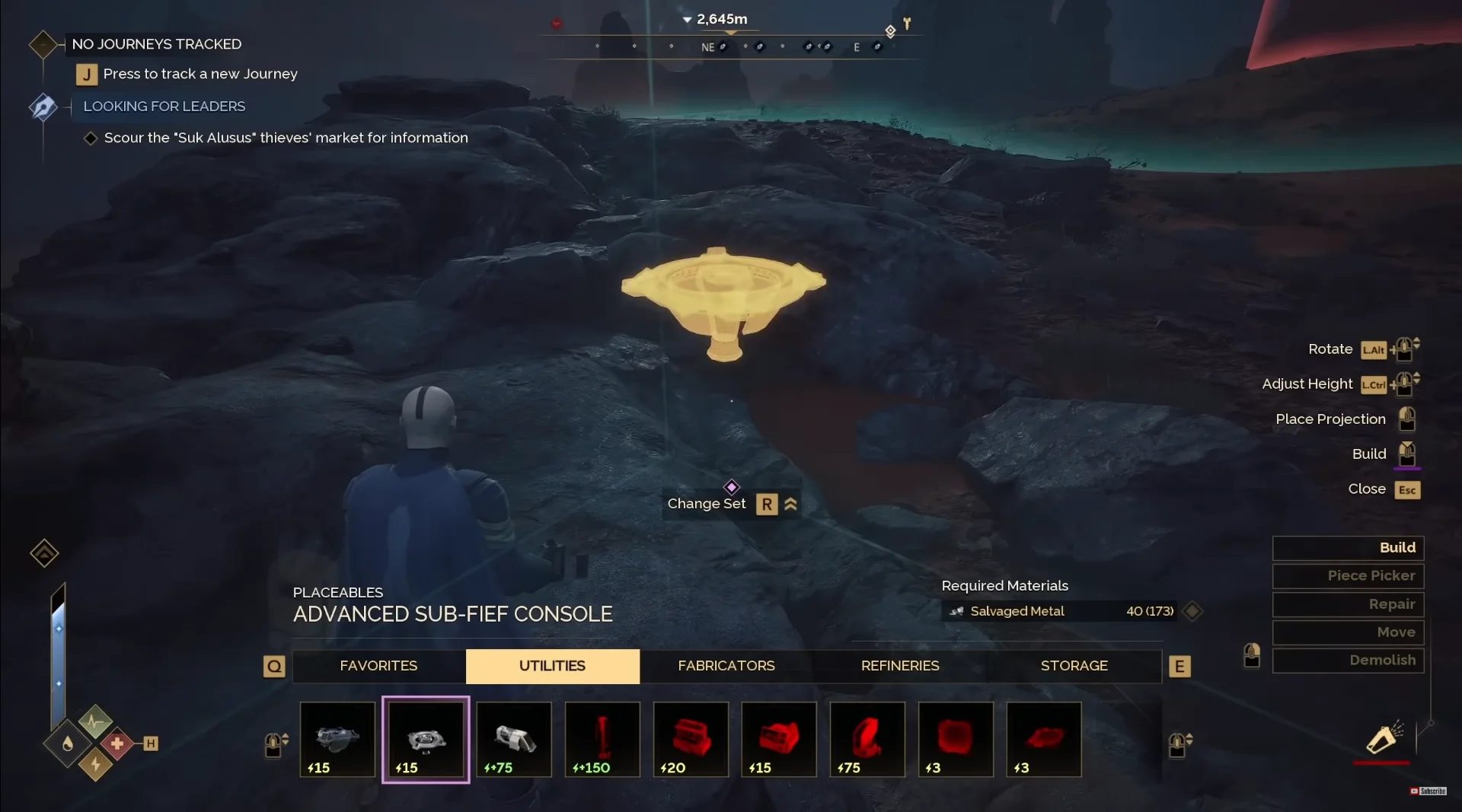Viewport: 1462px width, 812px height.
Task: Select the Advanced Sub-Fief Console hotbar icon
Action: click(x=425, y=739)
